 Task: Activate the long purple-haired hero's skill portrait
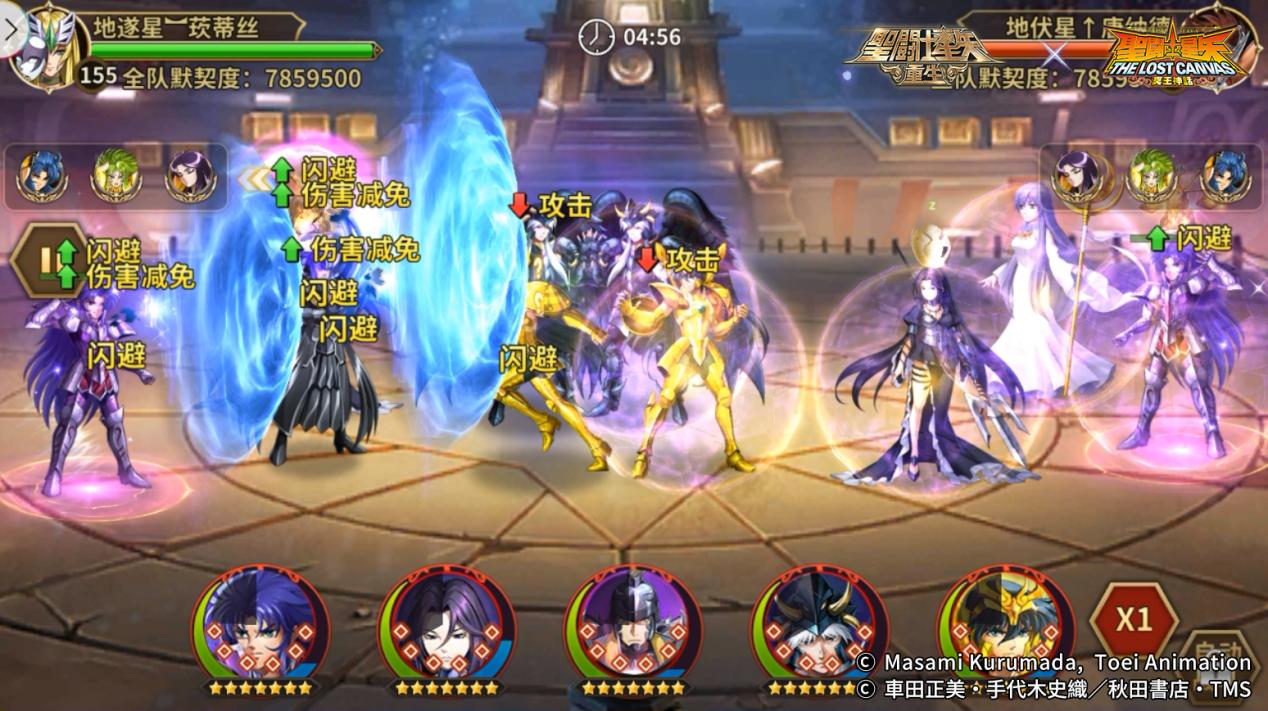click(x=447, y=628)
